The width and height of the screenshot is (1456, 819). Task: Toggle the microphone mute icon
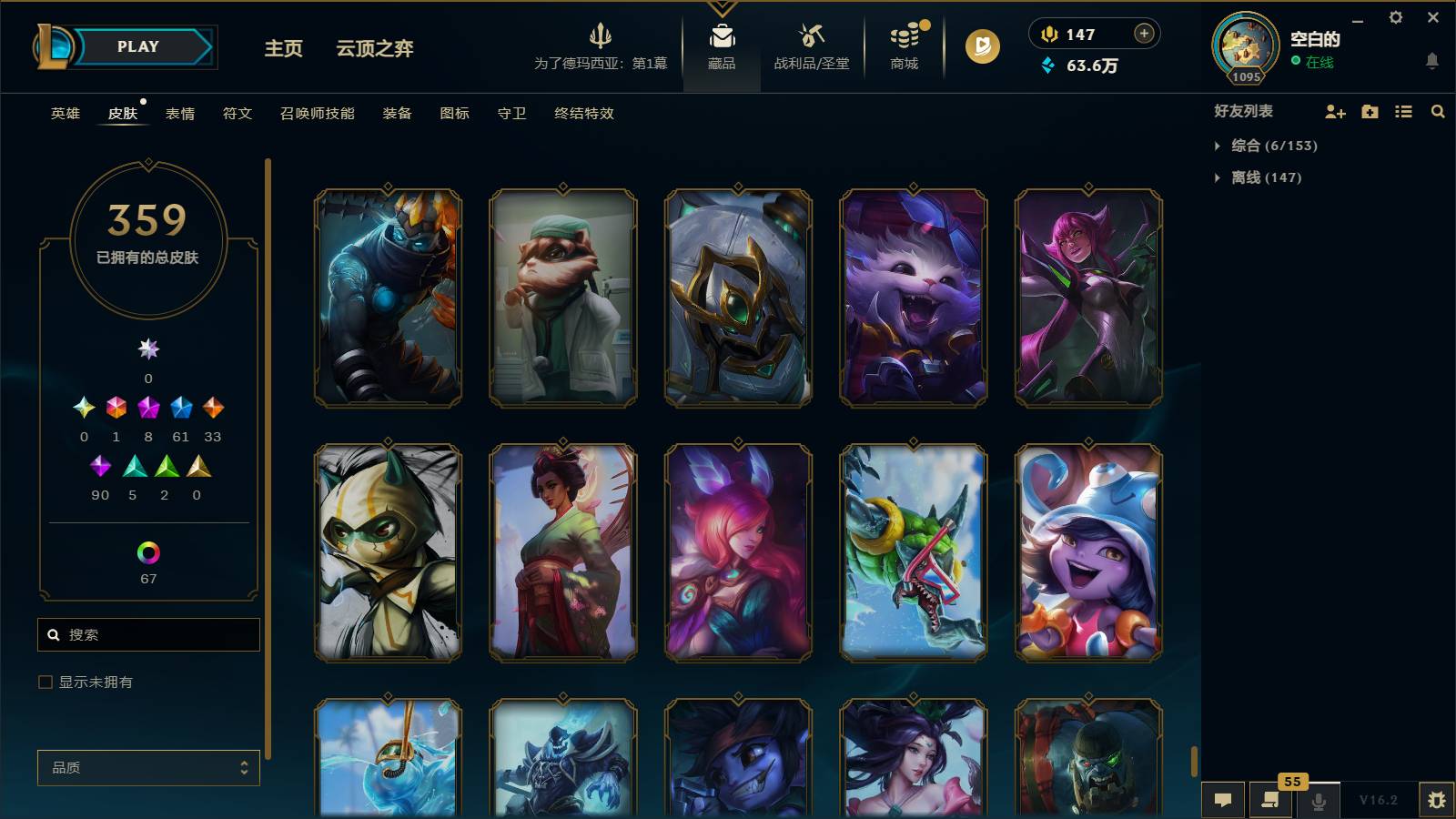[x=1319, y=800]
